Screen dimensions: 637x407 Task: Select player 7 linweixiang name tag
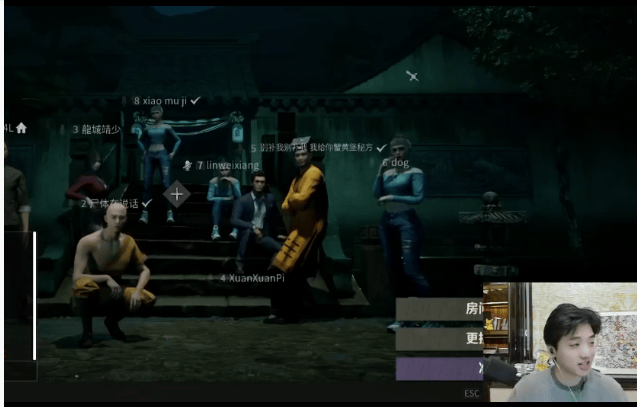pos(227,165)
